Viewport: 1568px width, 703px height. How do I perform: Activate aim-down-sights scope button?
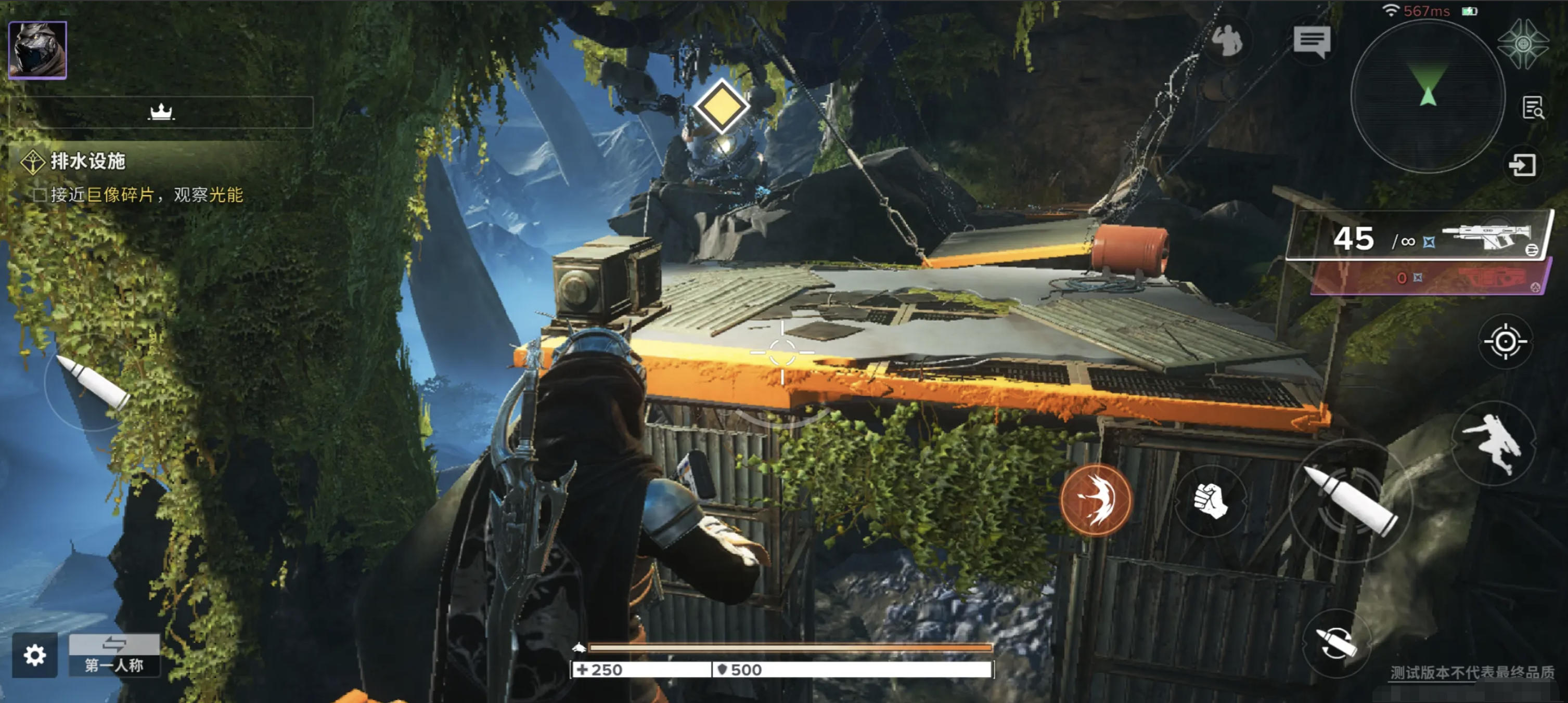[1505, 342]
